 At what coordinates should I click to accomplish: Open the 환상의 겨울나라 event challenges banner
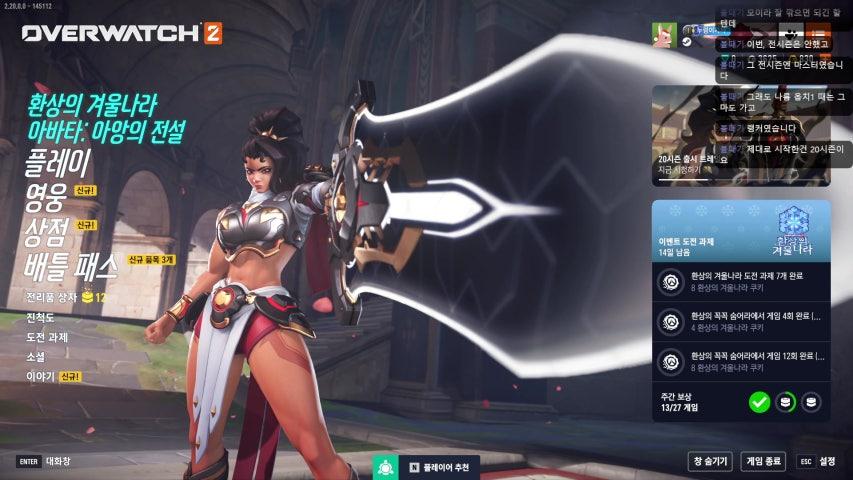point(741,230)
